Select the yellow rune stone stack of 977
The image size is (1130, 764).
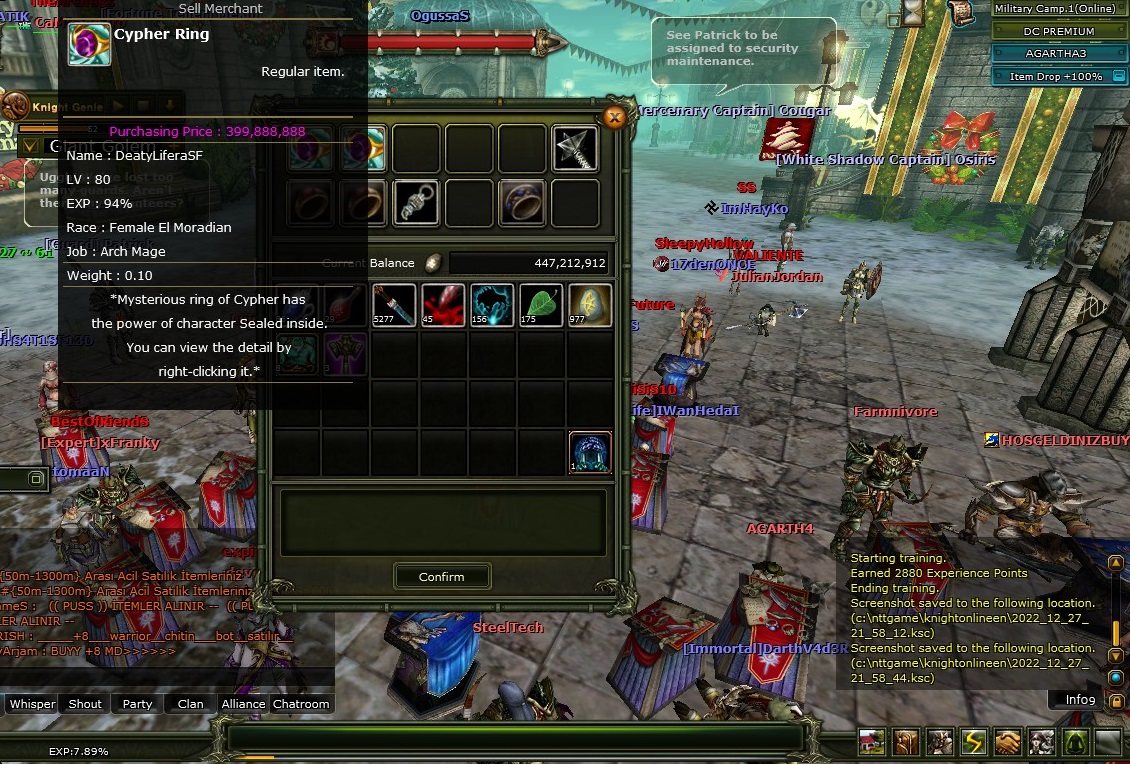tap(590, 305)
